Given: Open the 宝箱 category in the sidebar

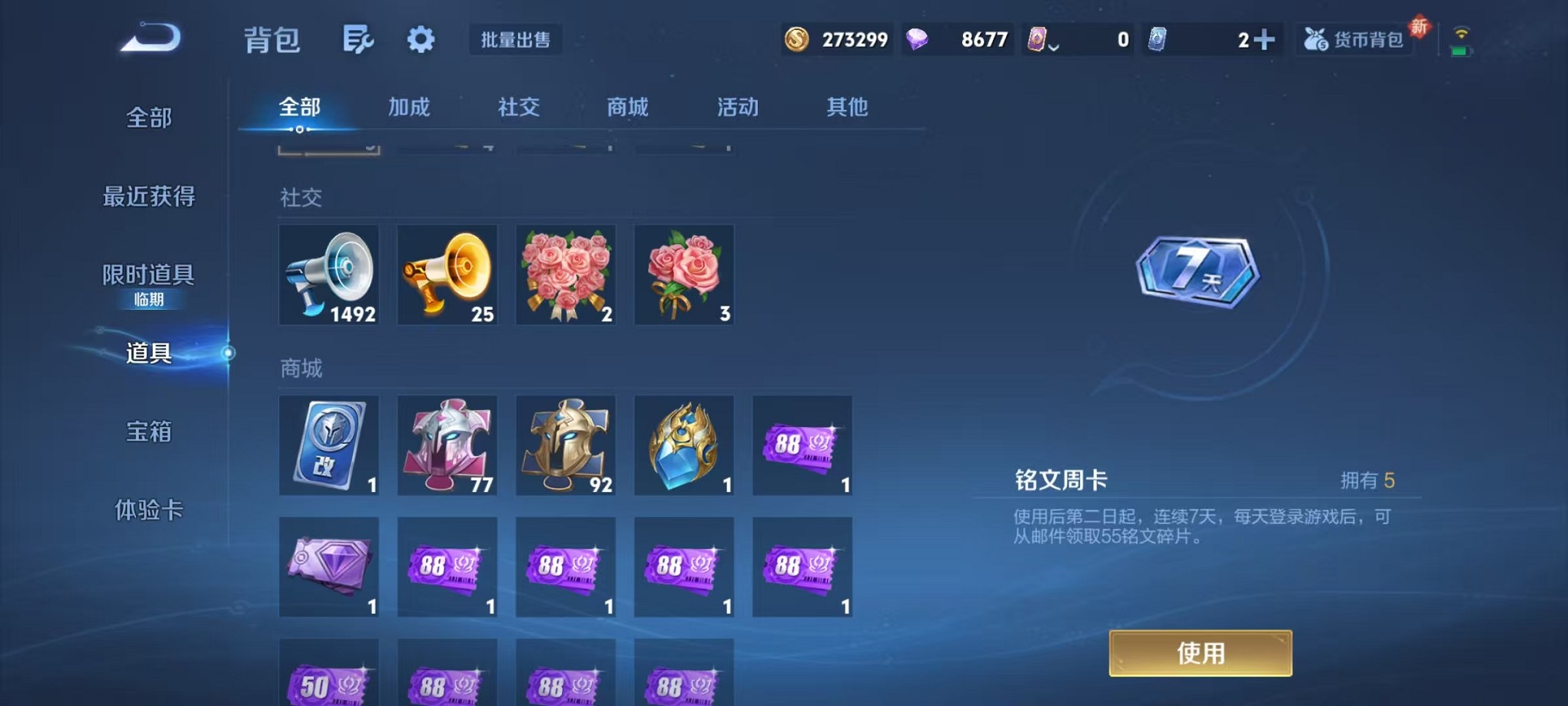Looking at the screenshot, I should pyautogui.click(x=148, y=433).
